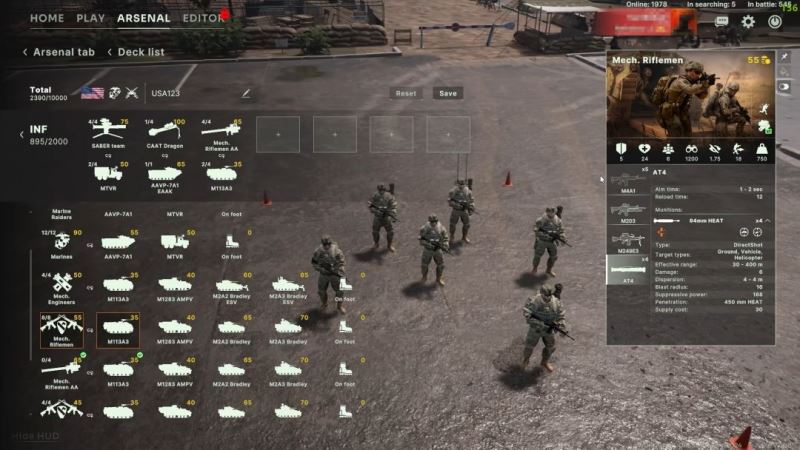Screen dimensions: 800x450
Task: Open the PLAY tab
Action: [90, 18]
